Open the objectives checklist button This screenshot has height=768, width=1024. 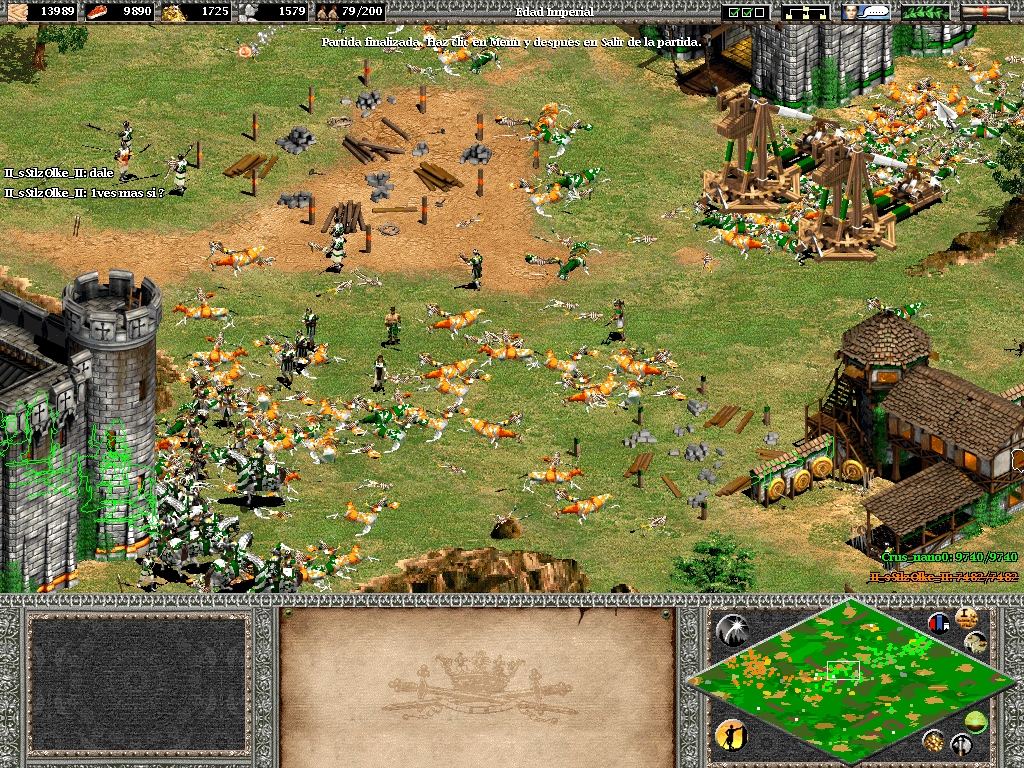point(746,12)
